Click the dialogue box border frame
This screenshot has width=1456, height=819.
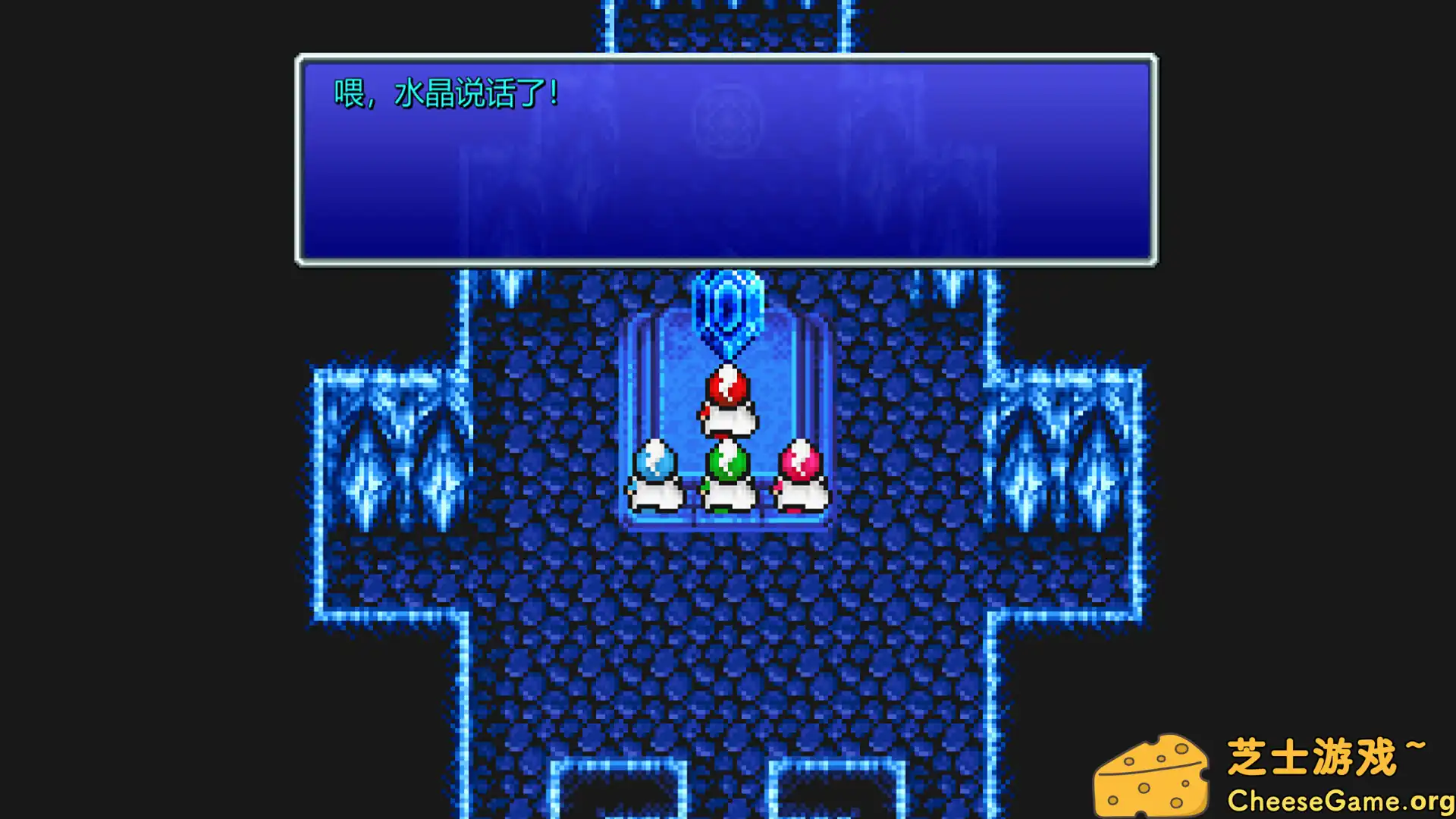[726, 262]
